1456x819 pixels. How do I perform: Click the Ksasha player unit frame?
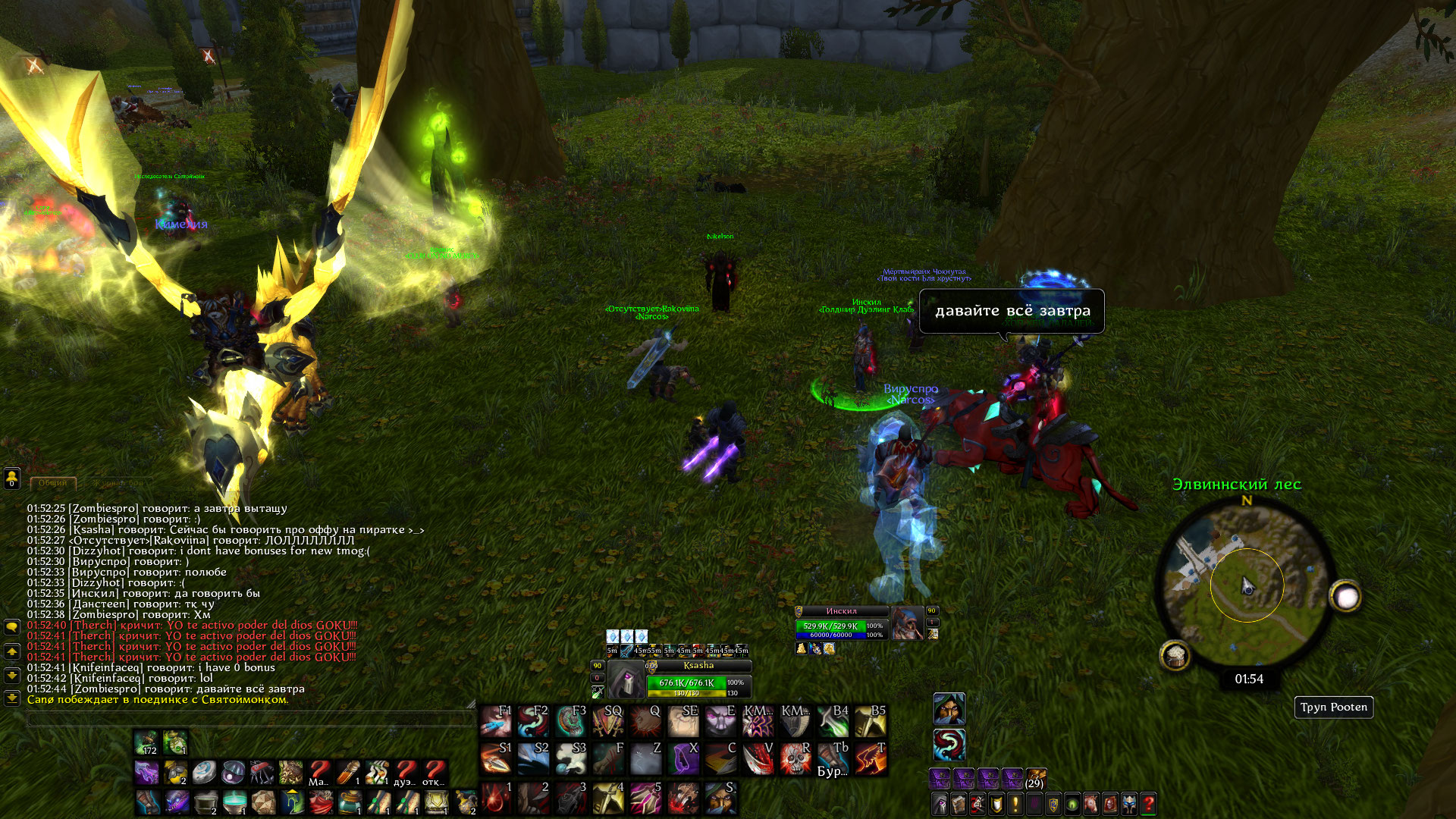pyautogui.click(x=698, y=676)
